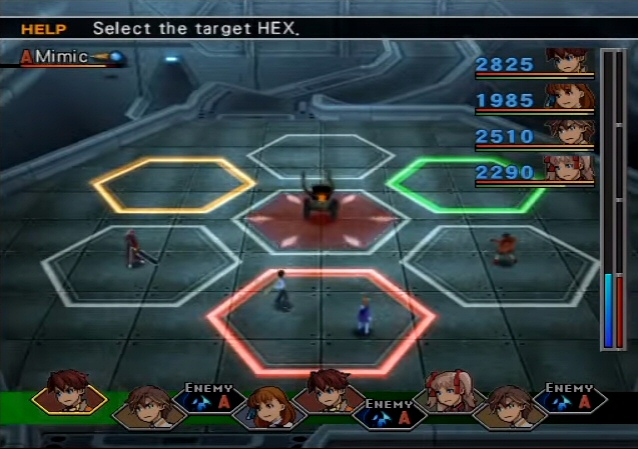This screenshot has height=449, width=638.
Task: Choose the party portrait next to 2290 HP
Action: (x=570, y=169)
